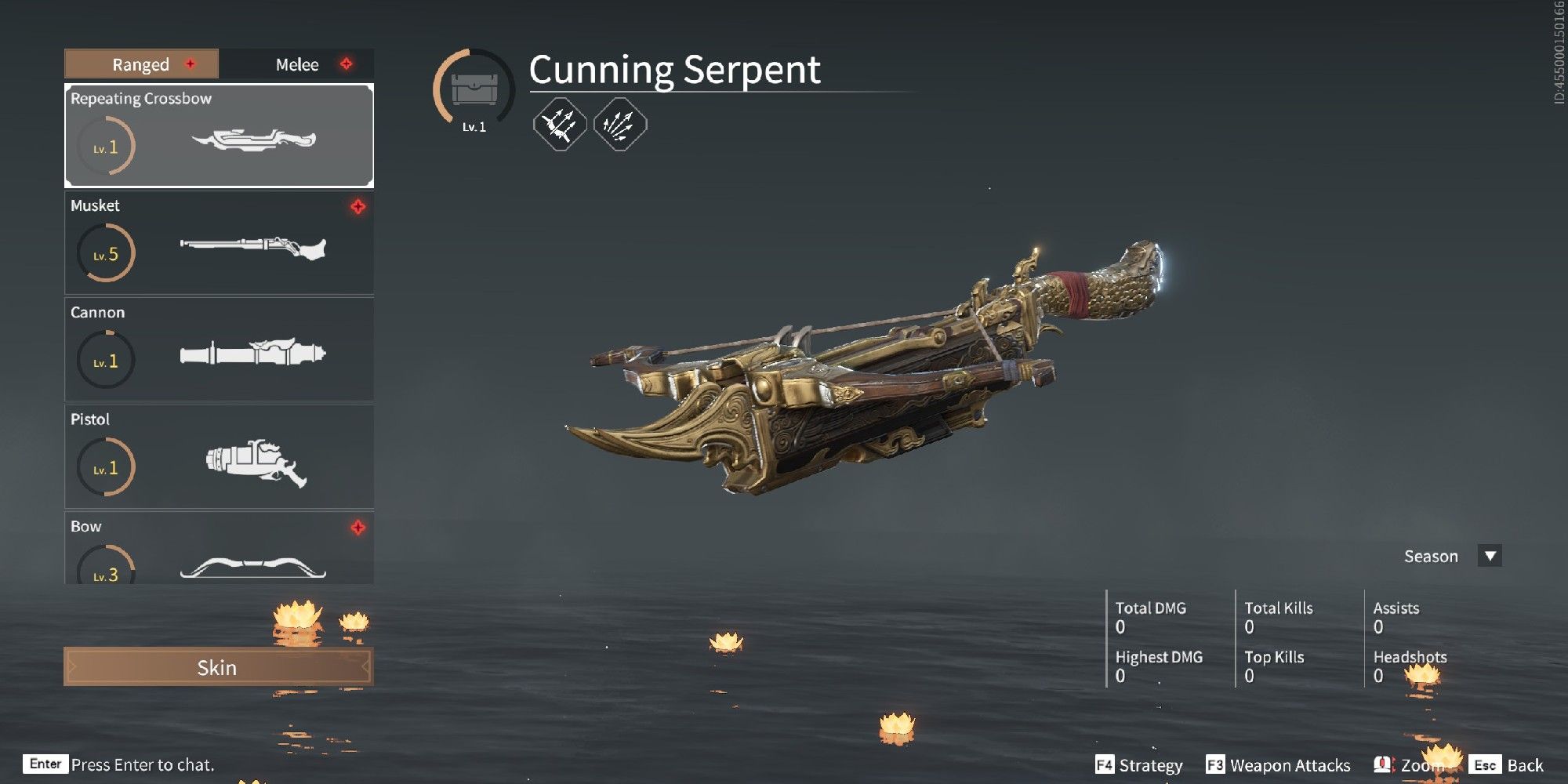Viewport: 1568px width, 784px height.
Task: Click the red badge on the Melee tab
Action: pos(346,65)
